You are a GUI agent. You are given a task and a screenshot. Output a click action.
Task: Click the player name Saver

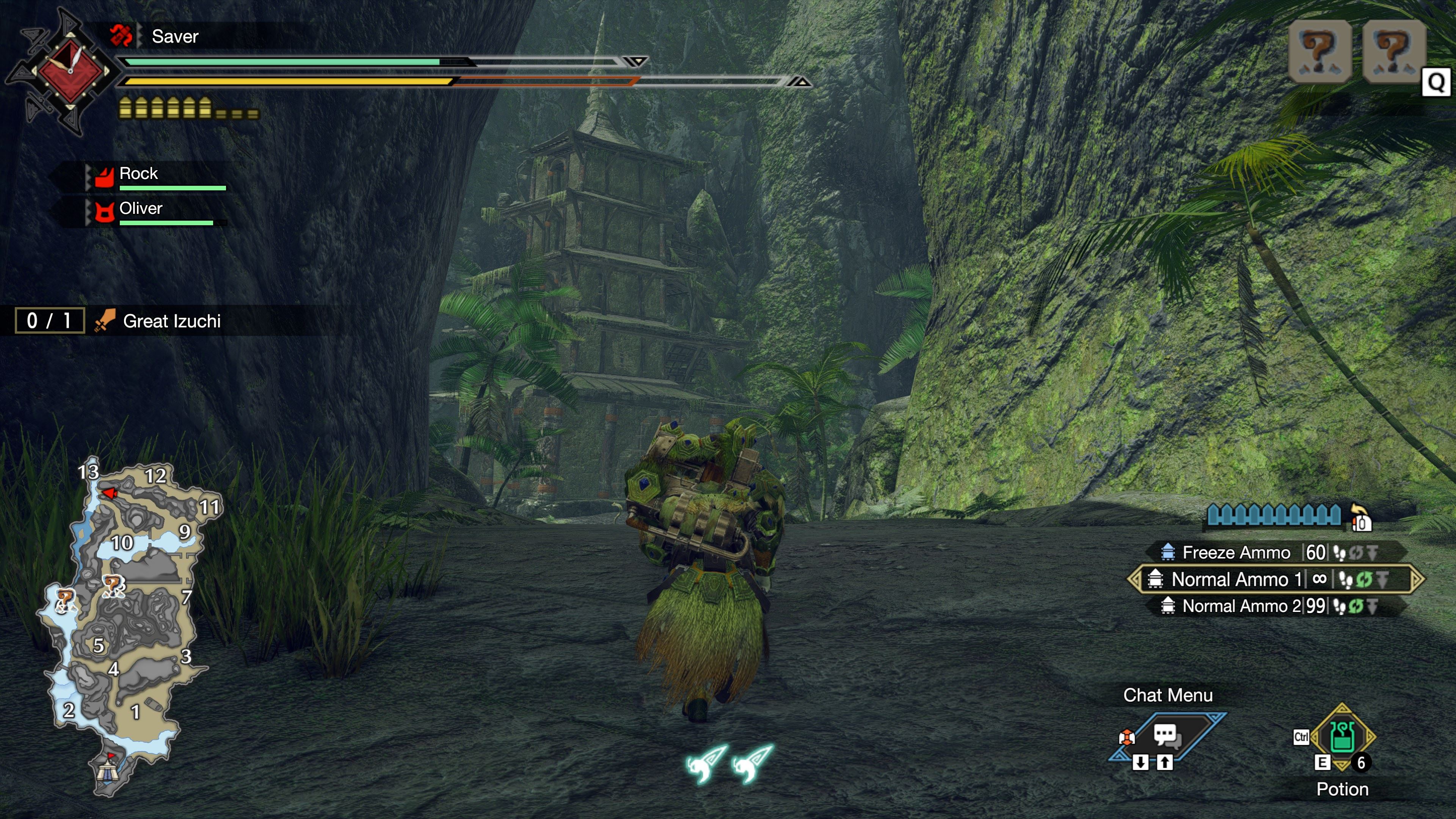[175, 37]
